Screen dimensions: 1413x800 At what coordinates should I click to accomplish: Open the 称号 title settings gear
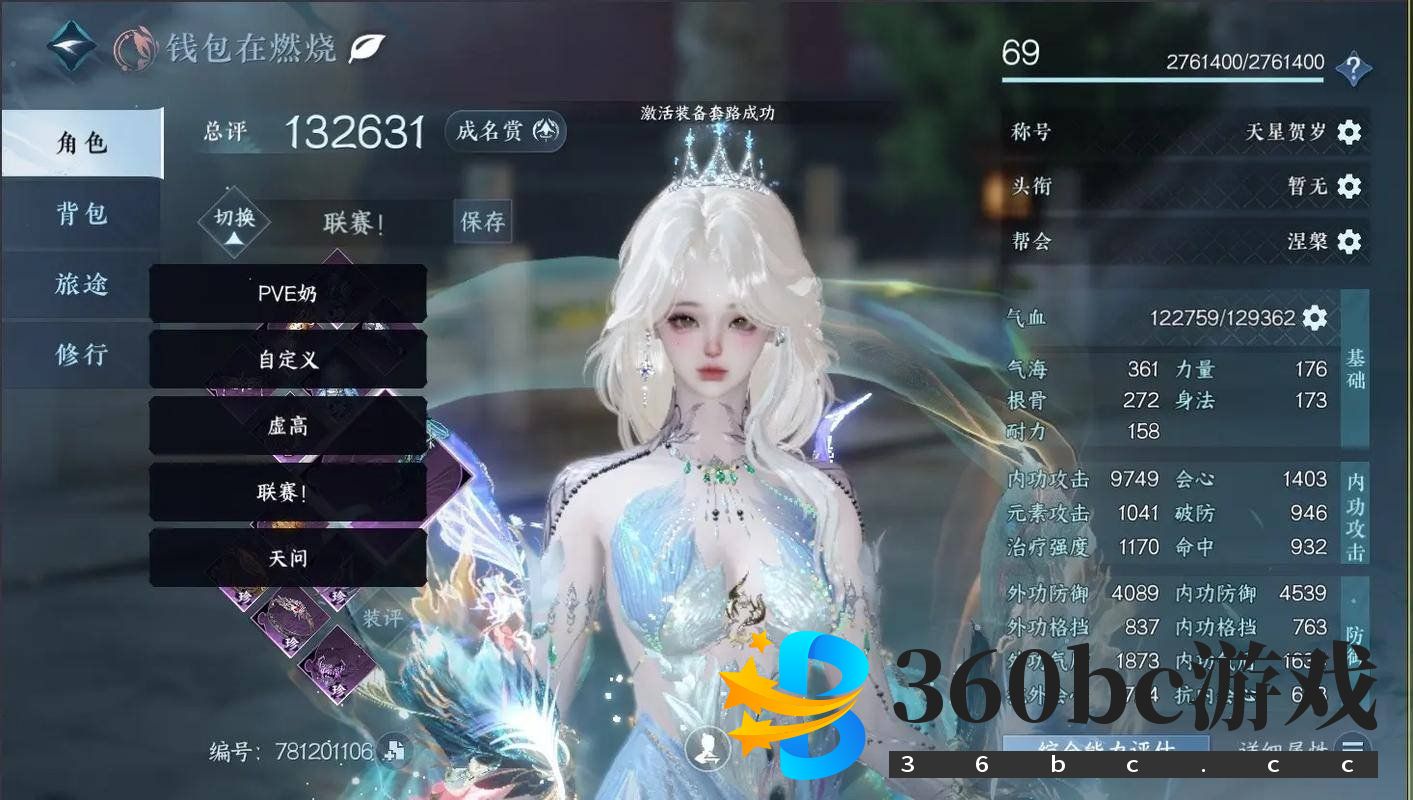[x=1349, y=132]
